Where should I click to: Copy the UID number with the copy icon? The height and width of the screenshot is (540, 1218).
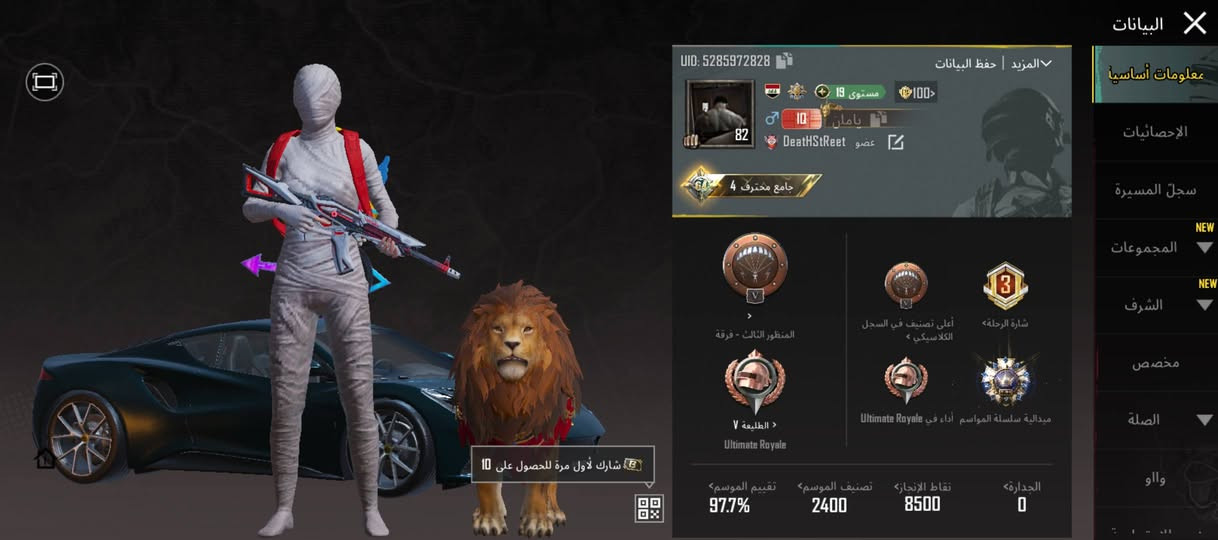784,61
